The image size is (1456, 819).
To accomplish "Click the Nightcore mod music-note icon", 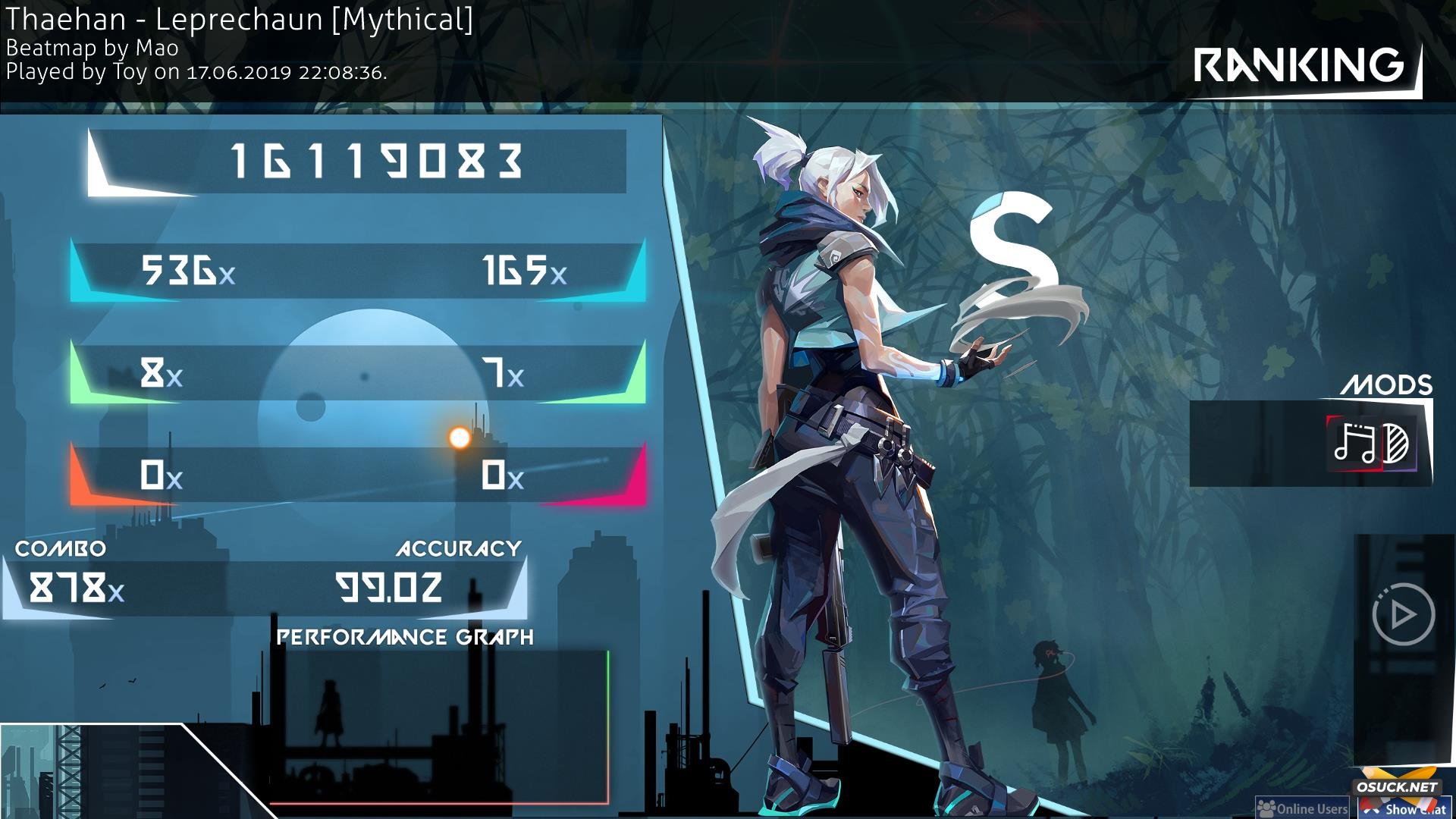I will [x=1354, y=444].
